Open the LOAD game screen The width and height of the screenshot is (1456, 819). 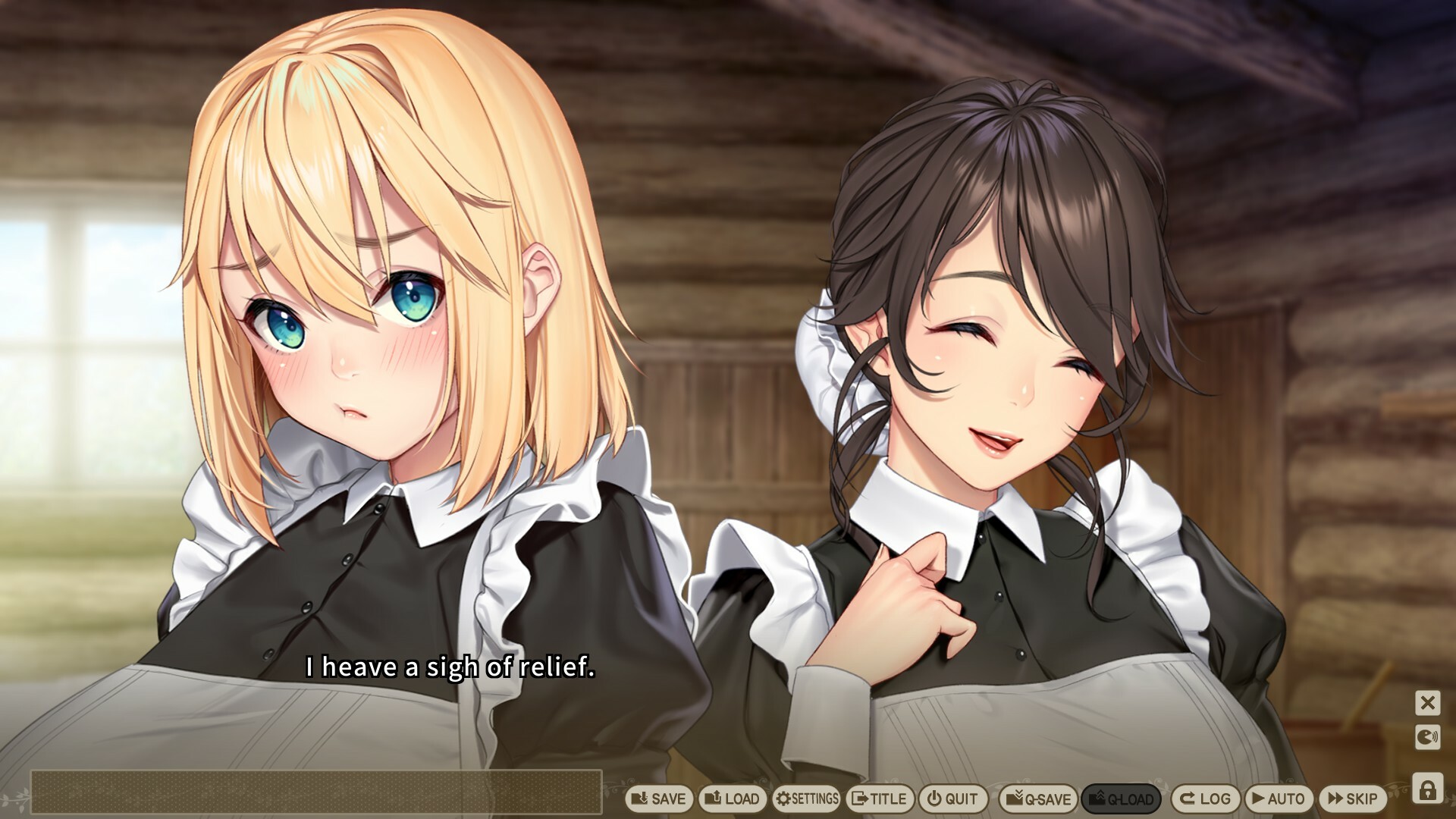[733, 799]
